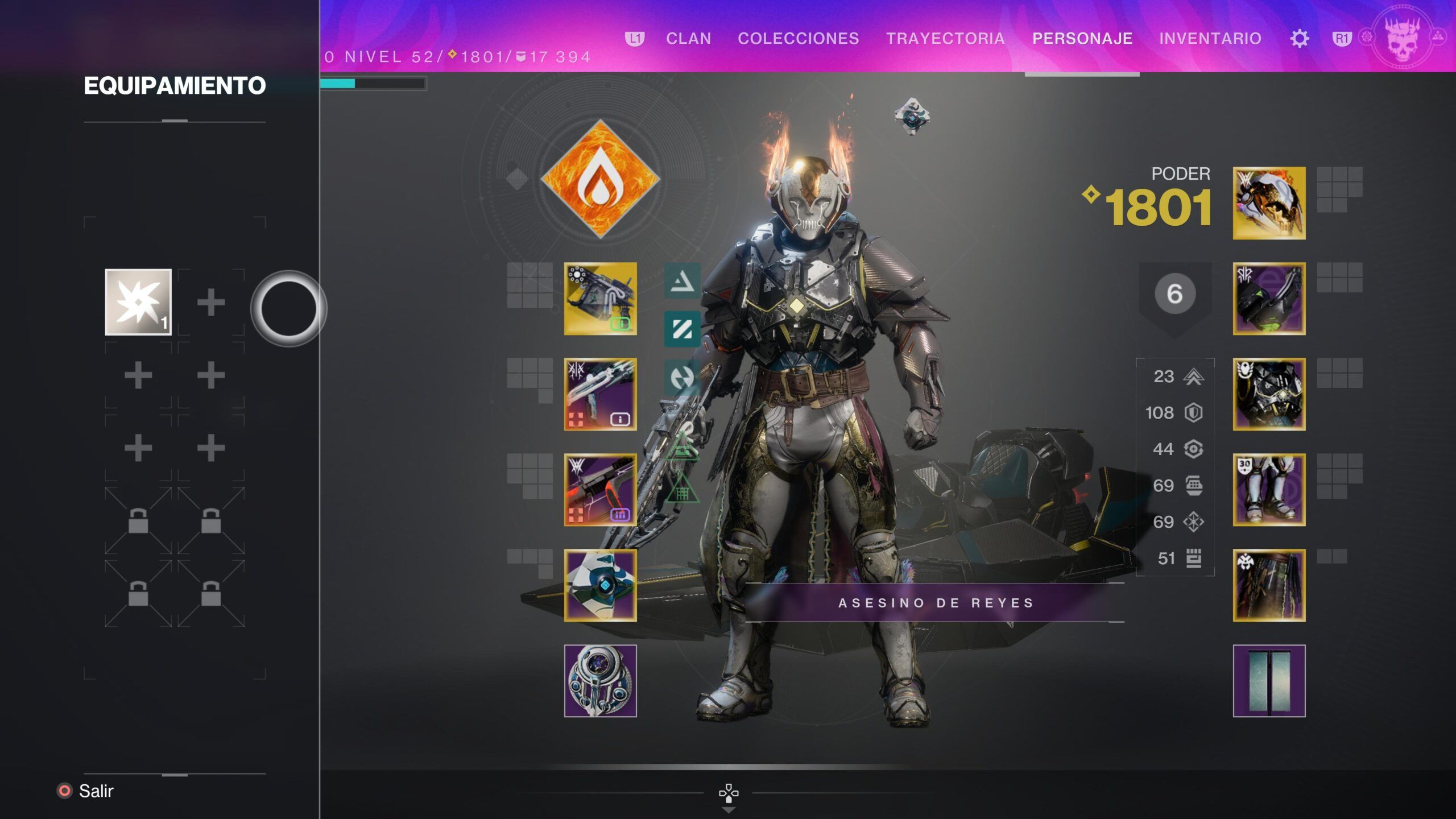Viewport: 1456px width, 819px height.
Task: Select the equipped chest armor slot
Action: point(1269,394)
